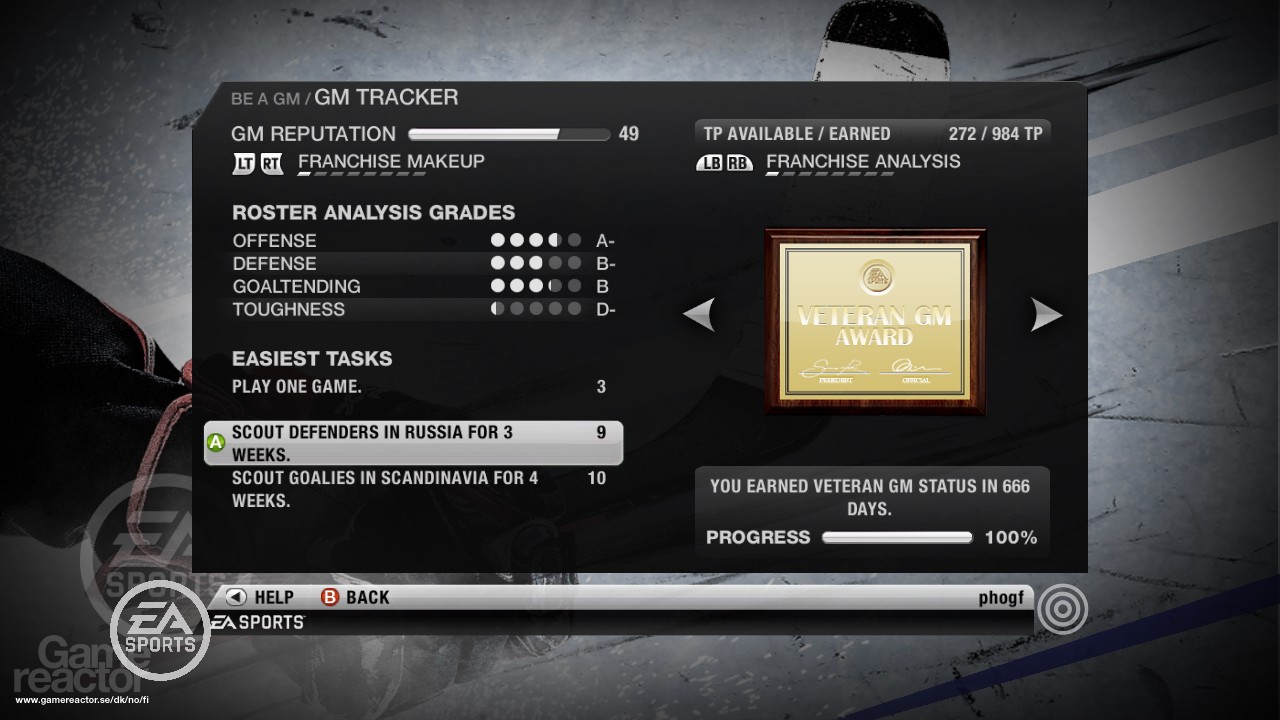Click the left arrow to view previous award
Viewport: 1280px width, 720px height.
pos(700,315)
